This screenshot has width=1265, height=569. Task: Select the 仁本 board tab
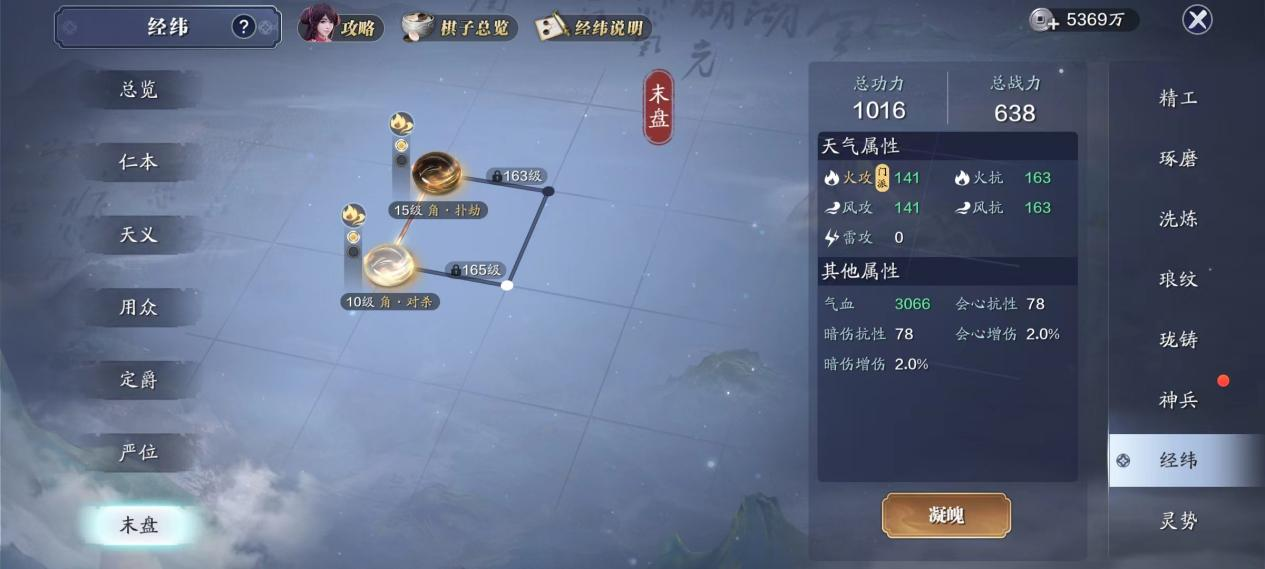[x=139, y=162]
